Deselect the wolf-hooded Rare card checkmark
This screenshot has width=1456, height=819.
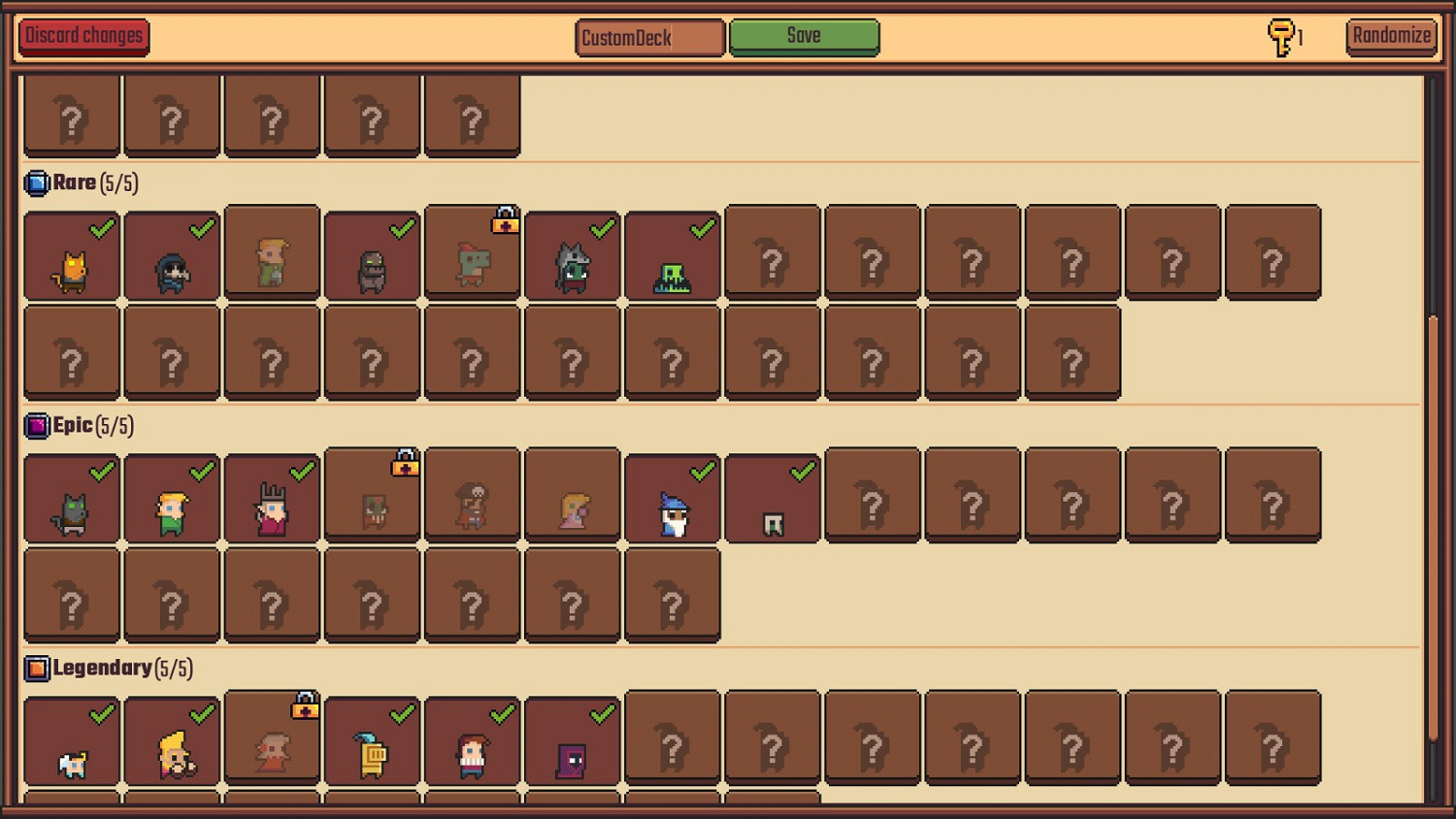tap(602, 226)
